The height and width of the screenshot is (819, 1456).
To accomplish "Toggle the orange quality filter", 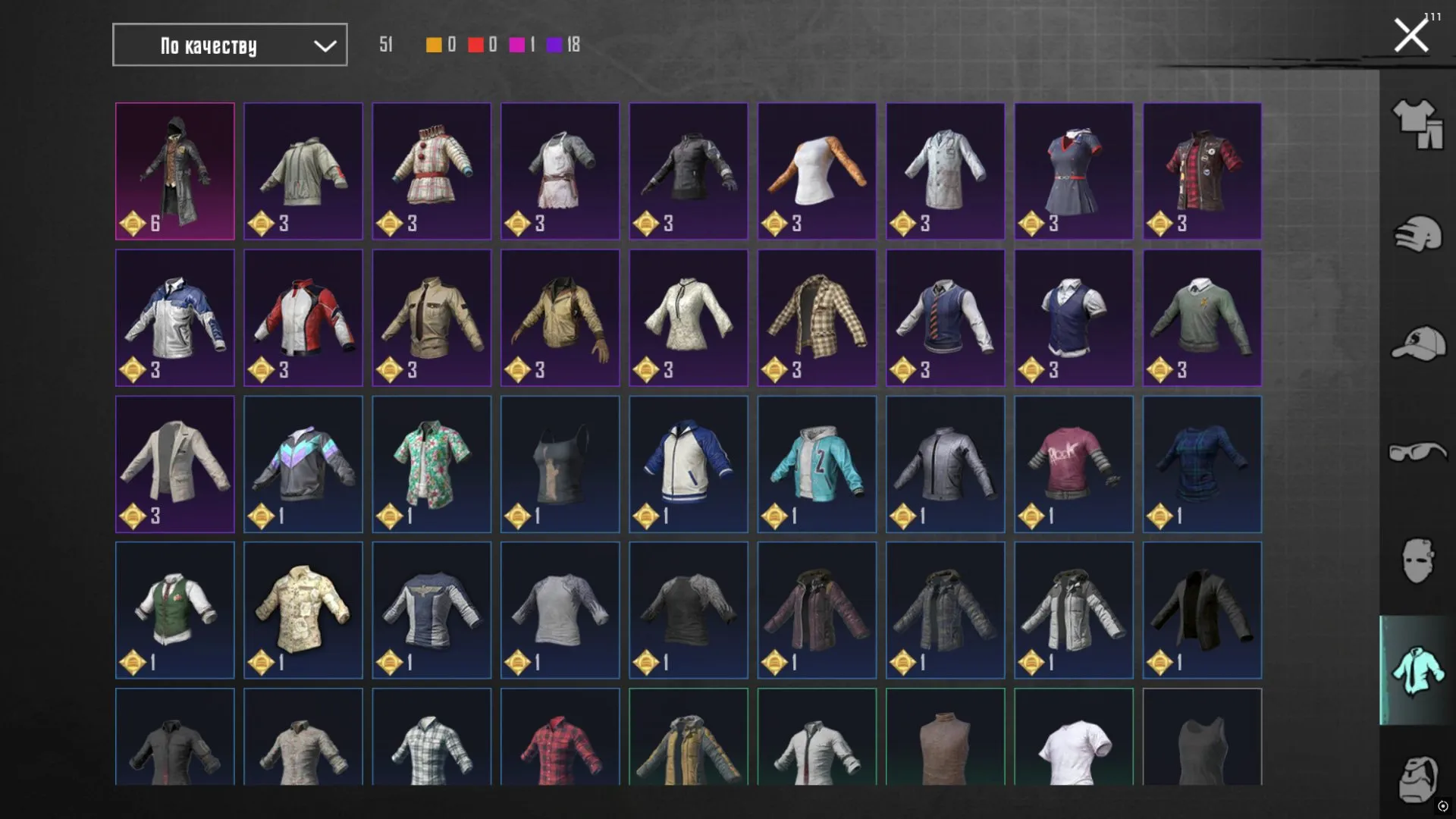I will coord(433,45).
